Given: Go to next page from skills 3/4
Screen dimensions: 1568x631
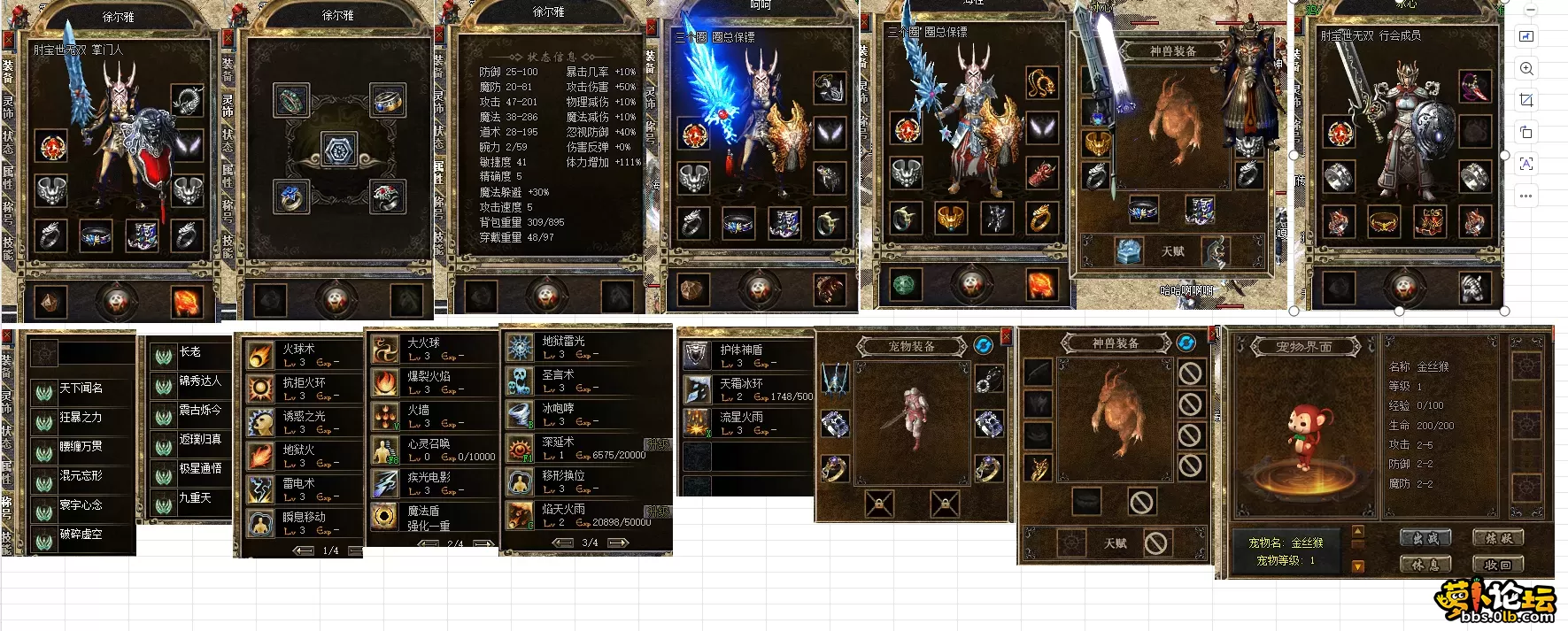Looking at the screenshot, I should click(x=619, y=543).
